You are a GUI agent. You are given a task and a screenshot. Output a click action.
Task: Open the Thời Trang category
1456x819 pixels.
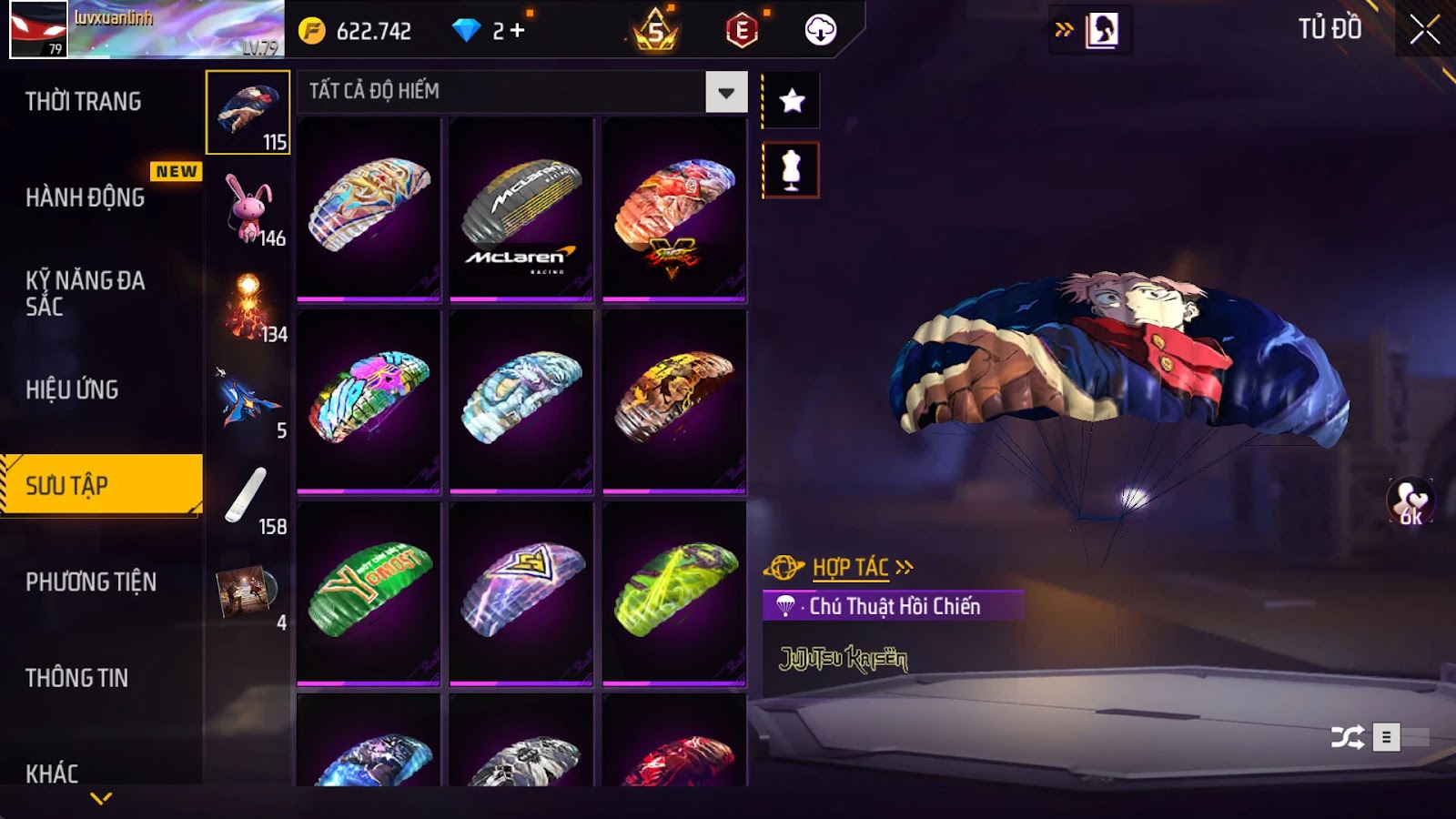[84, 102]
